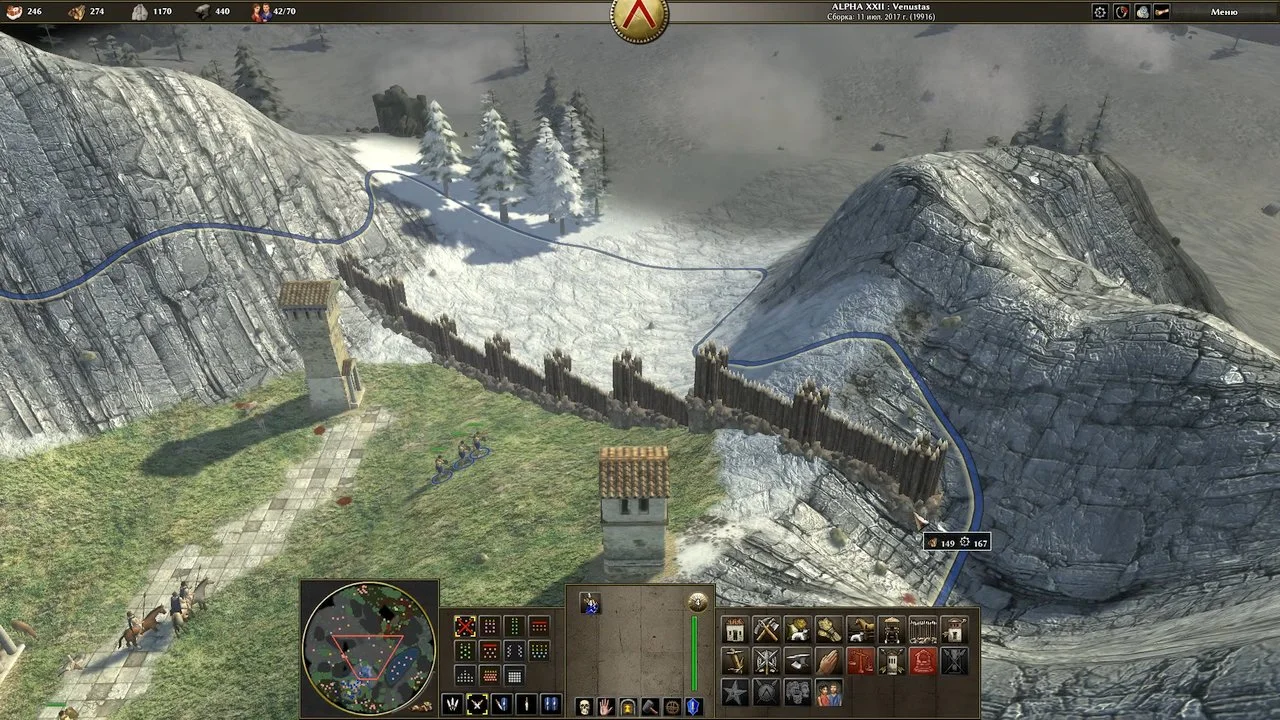Click the skull delete unit button
1280x720 pixels.
click(x=584, y=707)
